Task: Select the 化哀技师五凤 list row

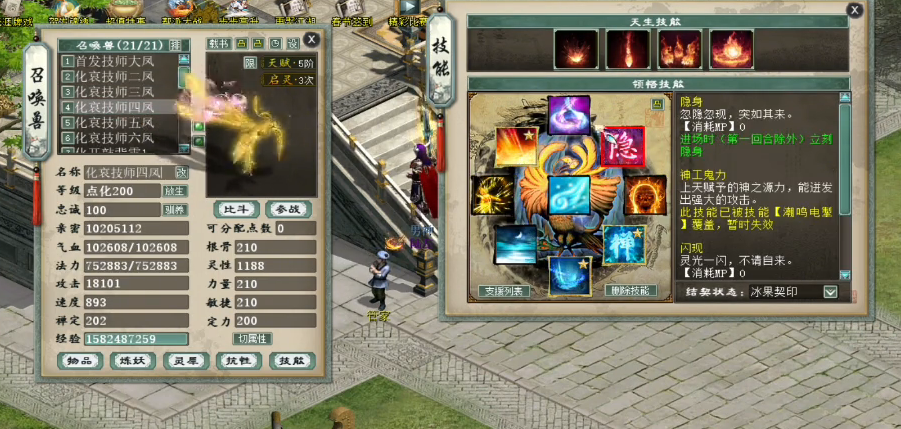Action: (x=115, y=122)
